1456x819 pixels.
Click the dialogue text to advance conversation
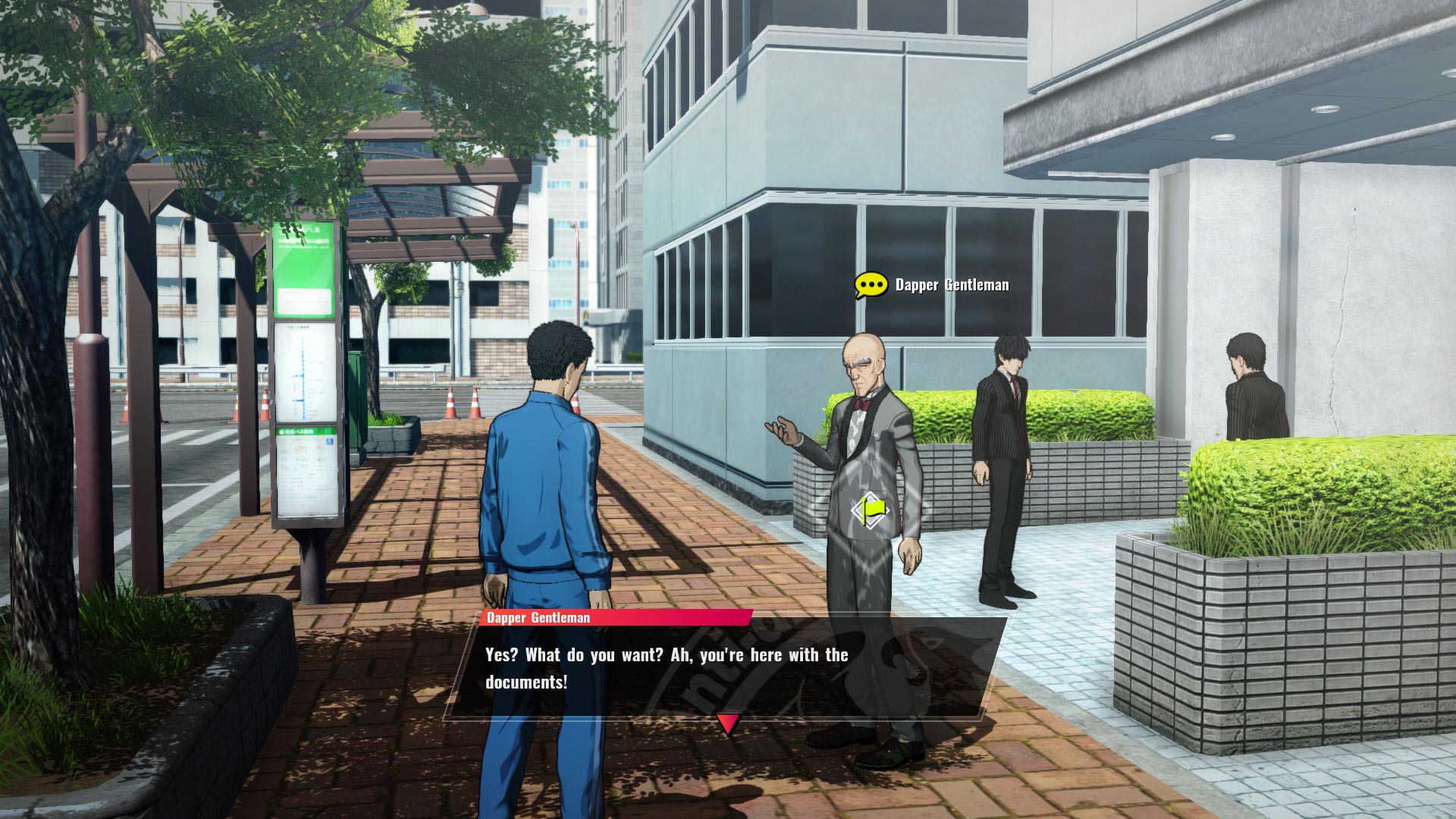pyautogui.click(x=667, y=656)
